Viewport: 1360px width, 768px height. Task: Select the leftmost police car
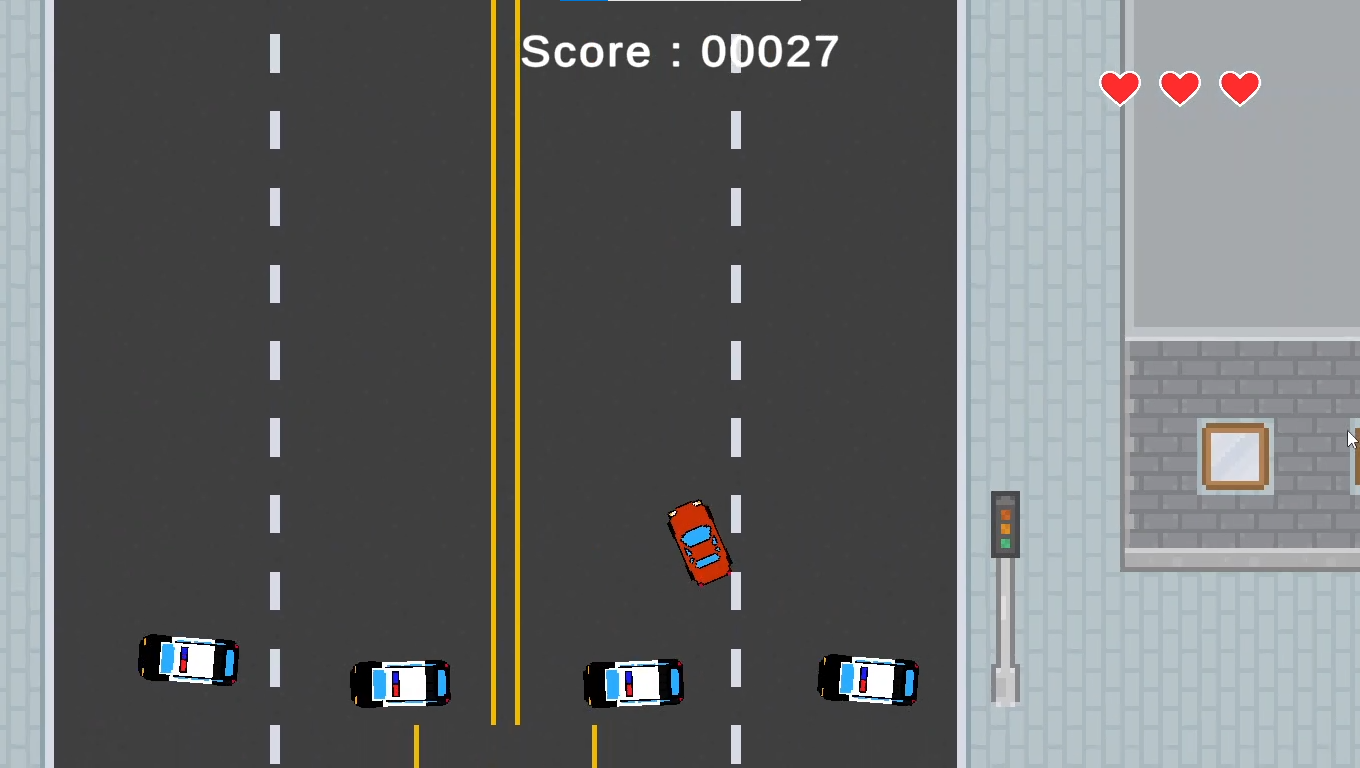[188, 661]
